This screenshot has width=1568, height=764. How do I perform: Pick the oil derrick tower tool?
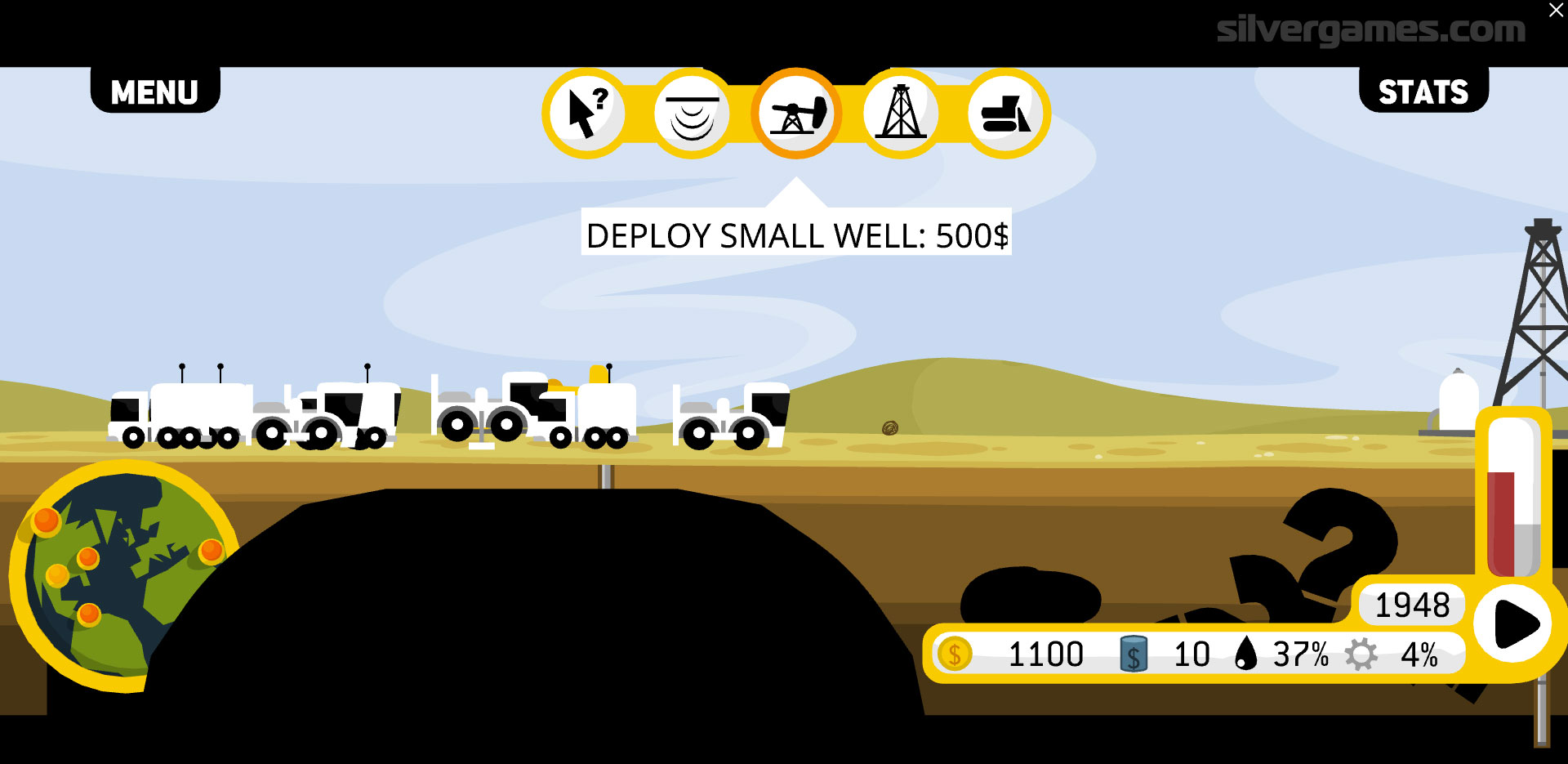coord(901,114)
